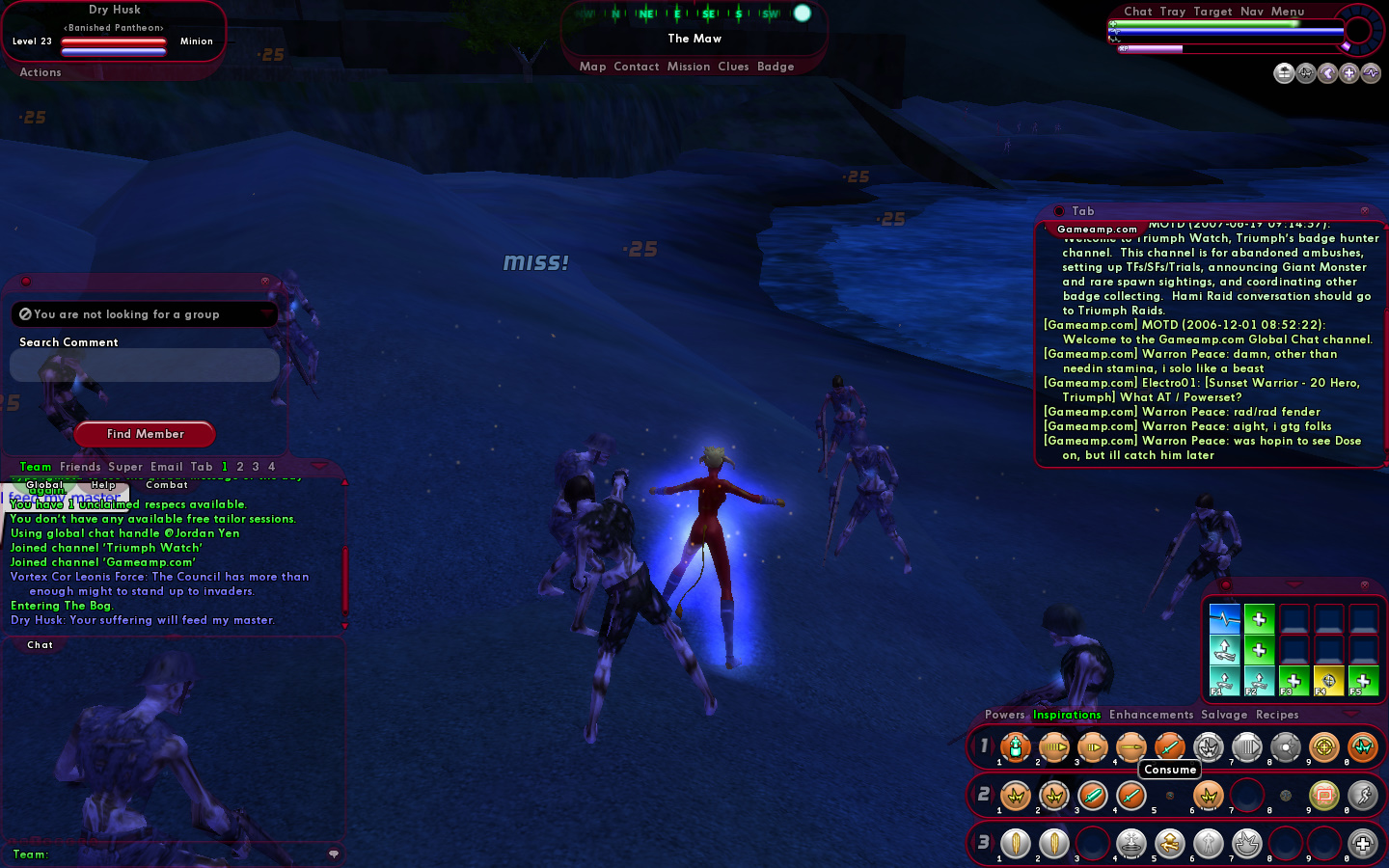Open the Clues window
The height and width of the screenshot is (868, 1389).
point(733,67)
